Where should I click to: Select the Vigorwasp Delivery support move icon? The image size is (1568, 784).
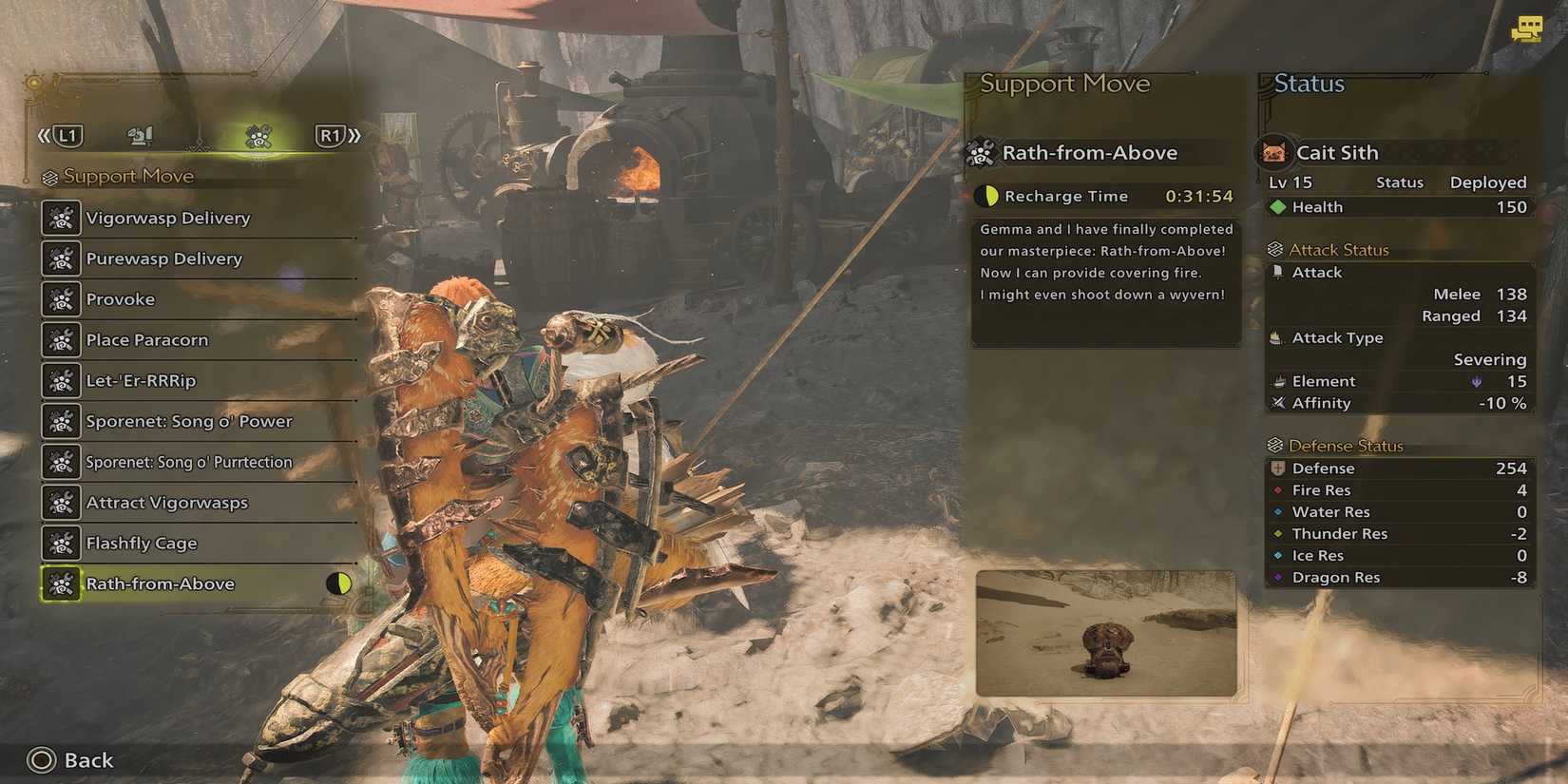(60, 218)
